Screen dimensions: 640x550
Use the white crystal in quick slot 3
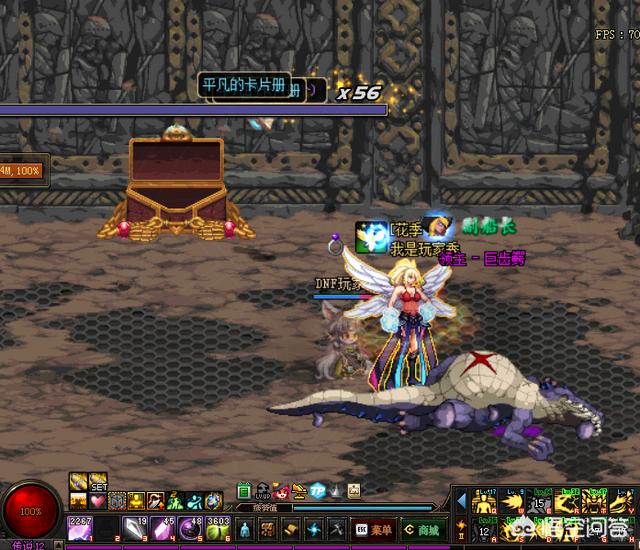point(133,528)
